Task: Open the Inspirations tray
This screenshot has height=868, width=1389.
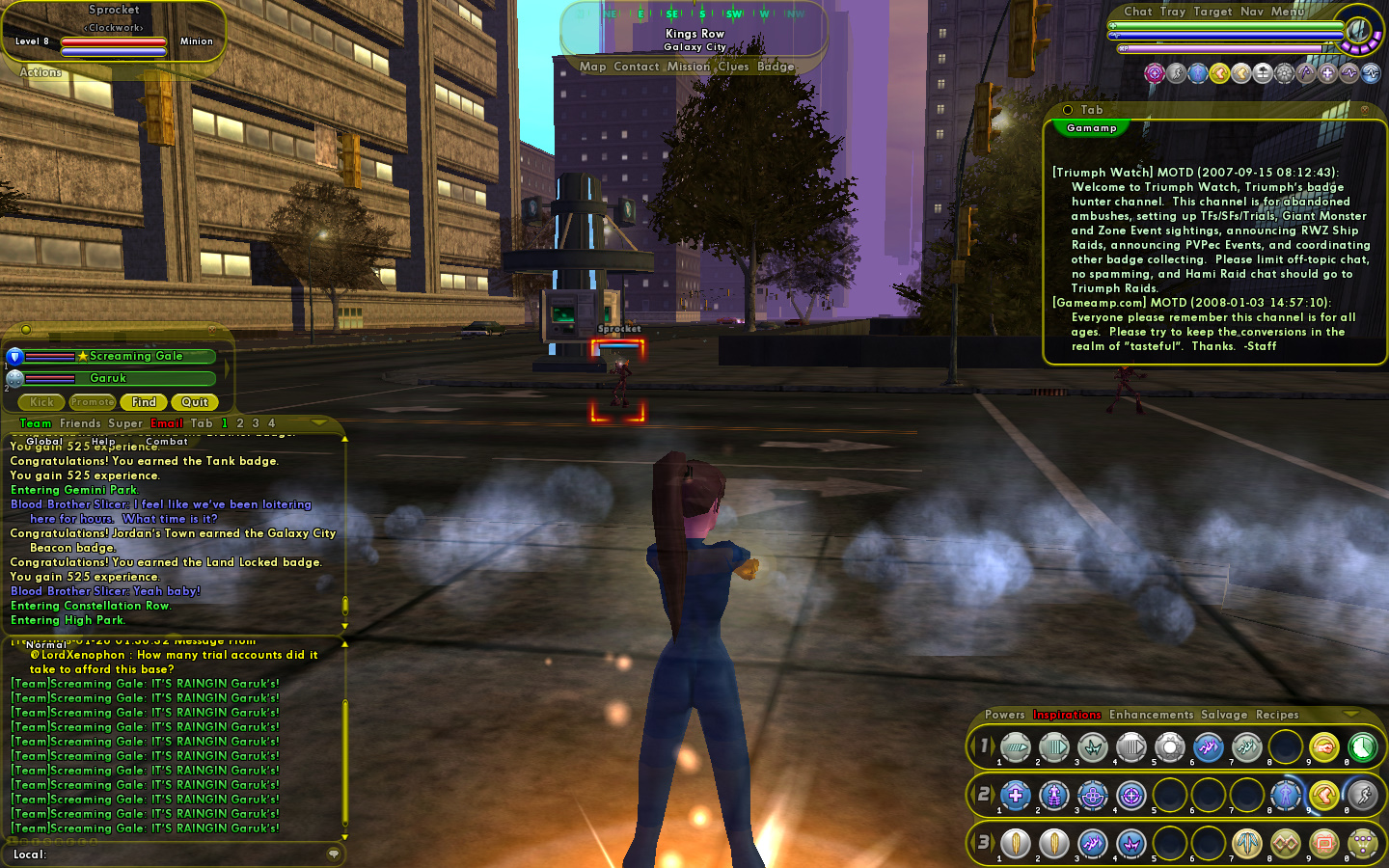Action: 1067,715
